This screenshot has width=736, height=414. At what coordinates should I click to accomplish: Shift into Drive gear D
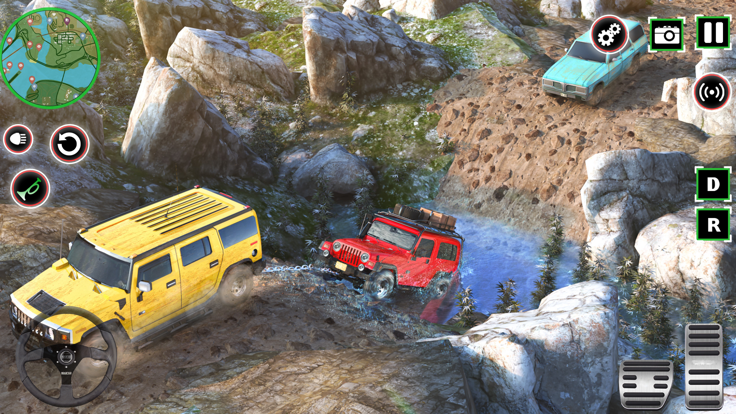pos(712,185)
